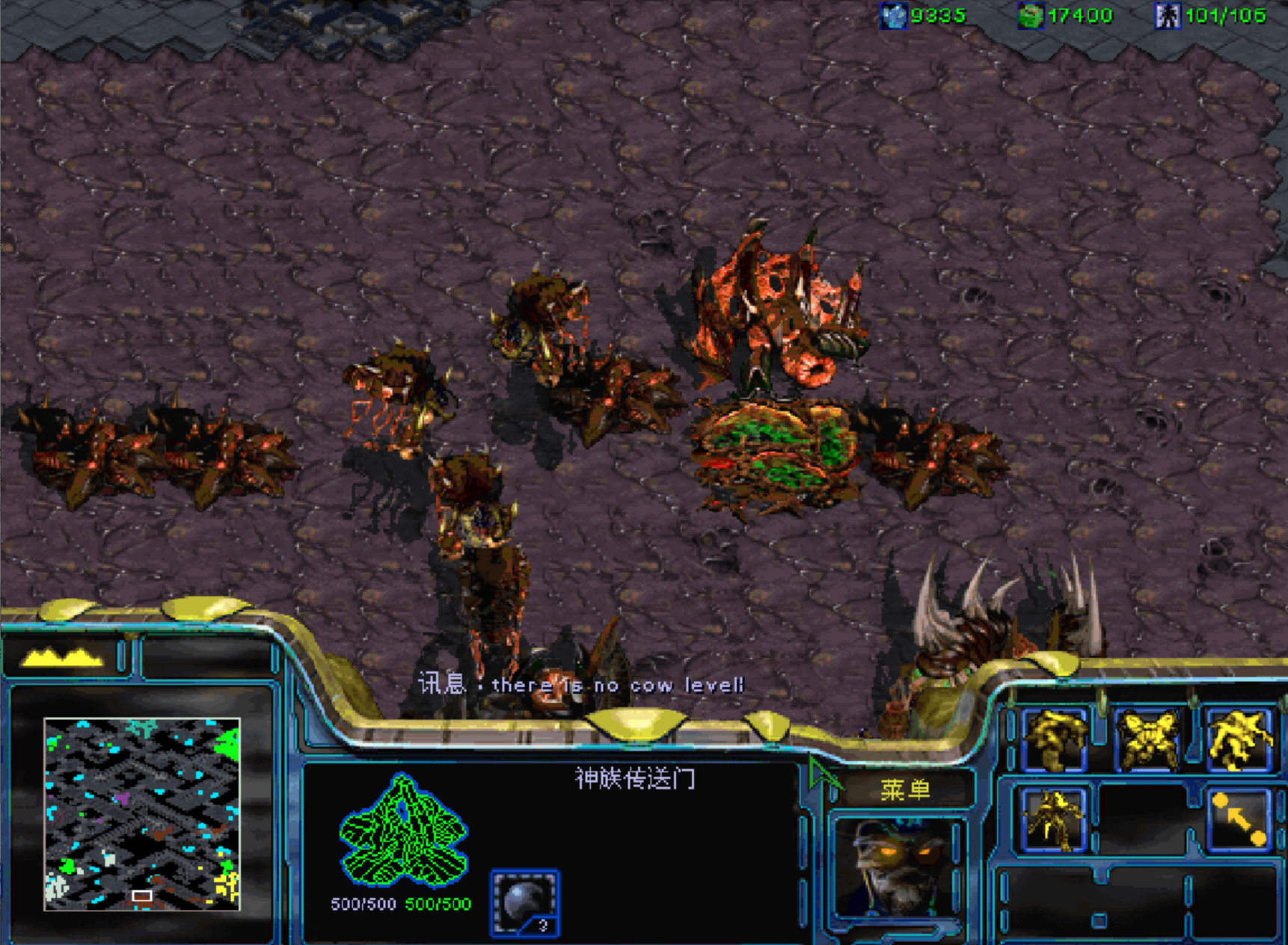Train a Zealot from the gateway
Image resolution: width=1288 pixels, height=945 pixels.
[1055, 740]
